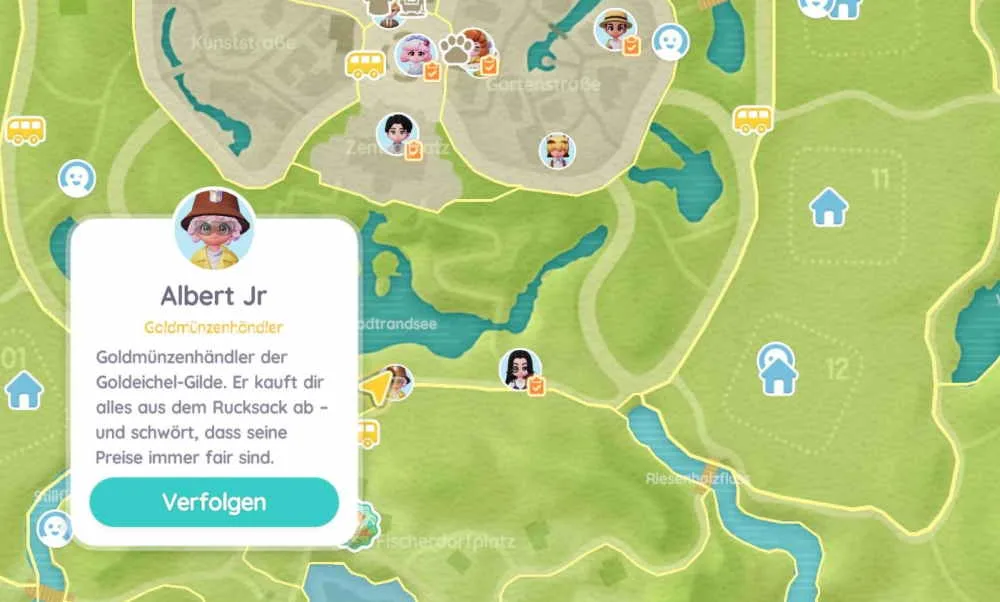The height and width of the screenshot is (602, 1000).
Task: Open the house marker at plot 12
Action: point(777,372)
